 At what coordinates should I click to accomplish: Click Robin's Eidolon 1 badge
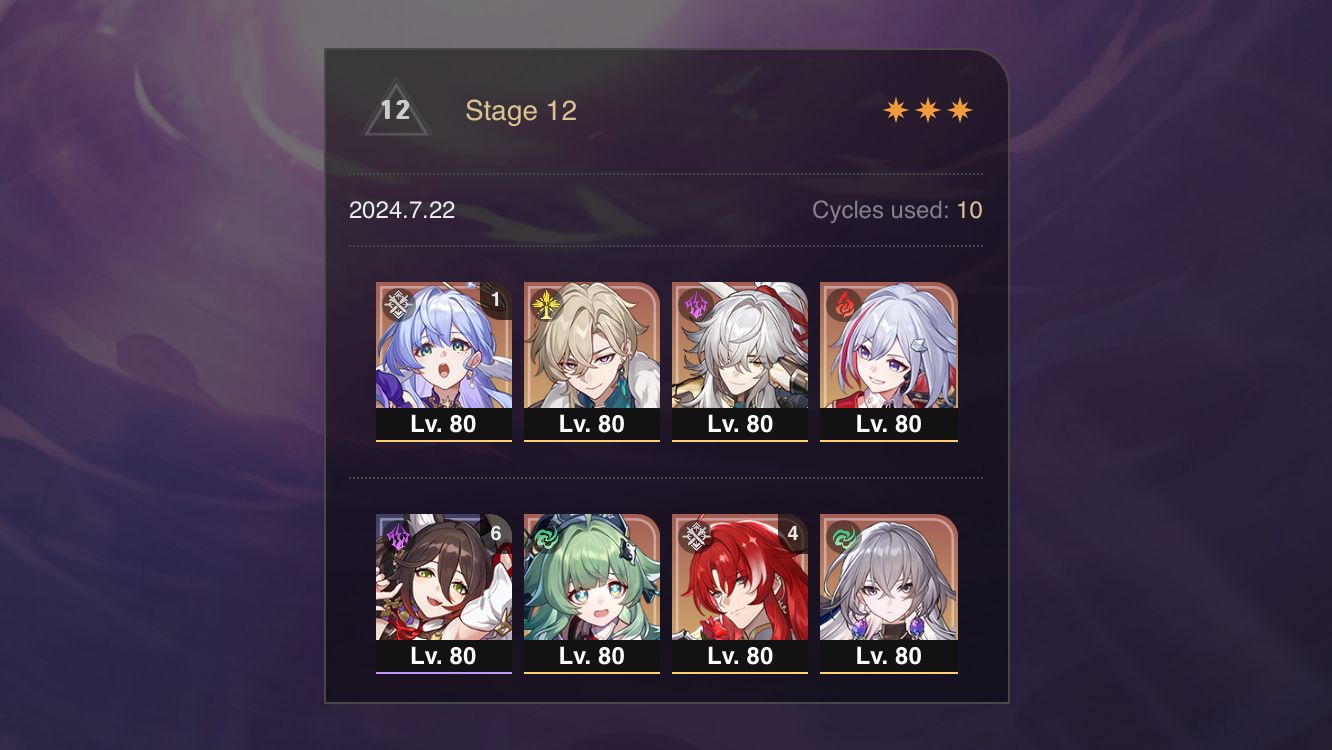pyautogui.click(x=495, y=300)
